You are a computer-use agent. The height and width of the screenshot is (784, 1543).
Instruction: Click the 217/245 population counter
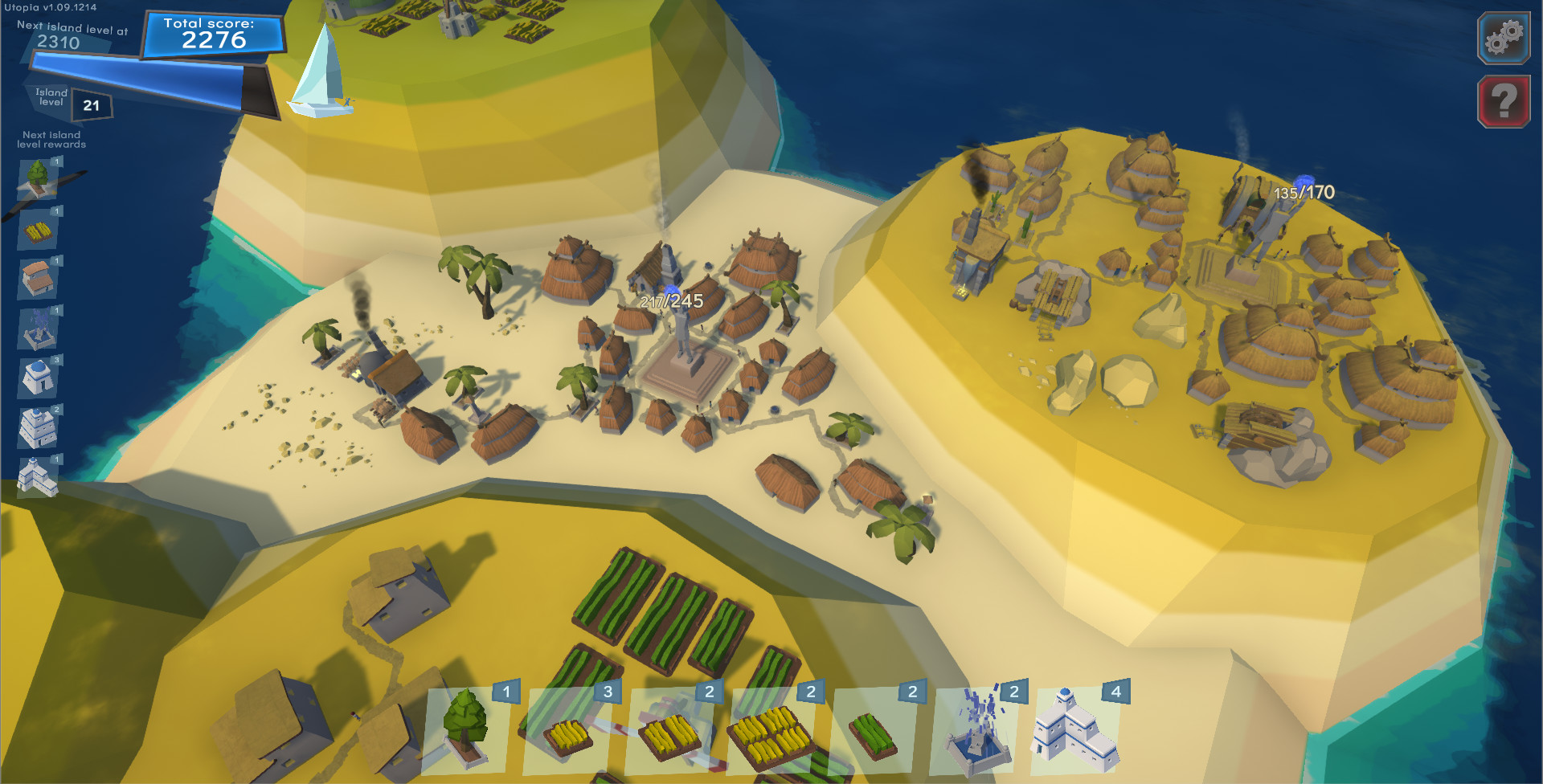point(671,301)
